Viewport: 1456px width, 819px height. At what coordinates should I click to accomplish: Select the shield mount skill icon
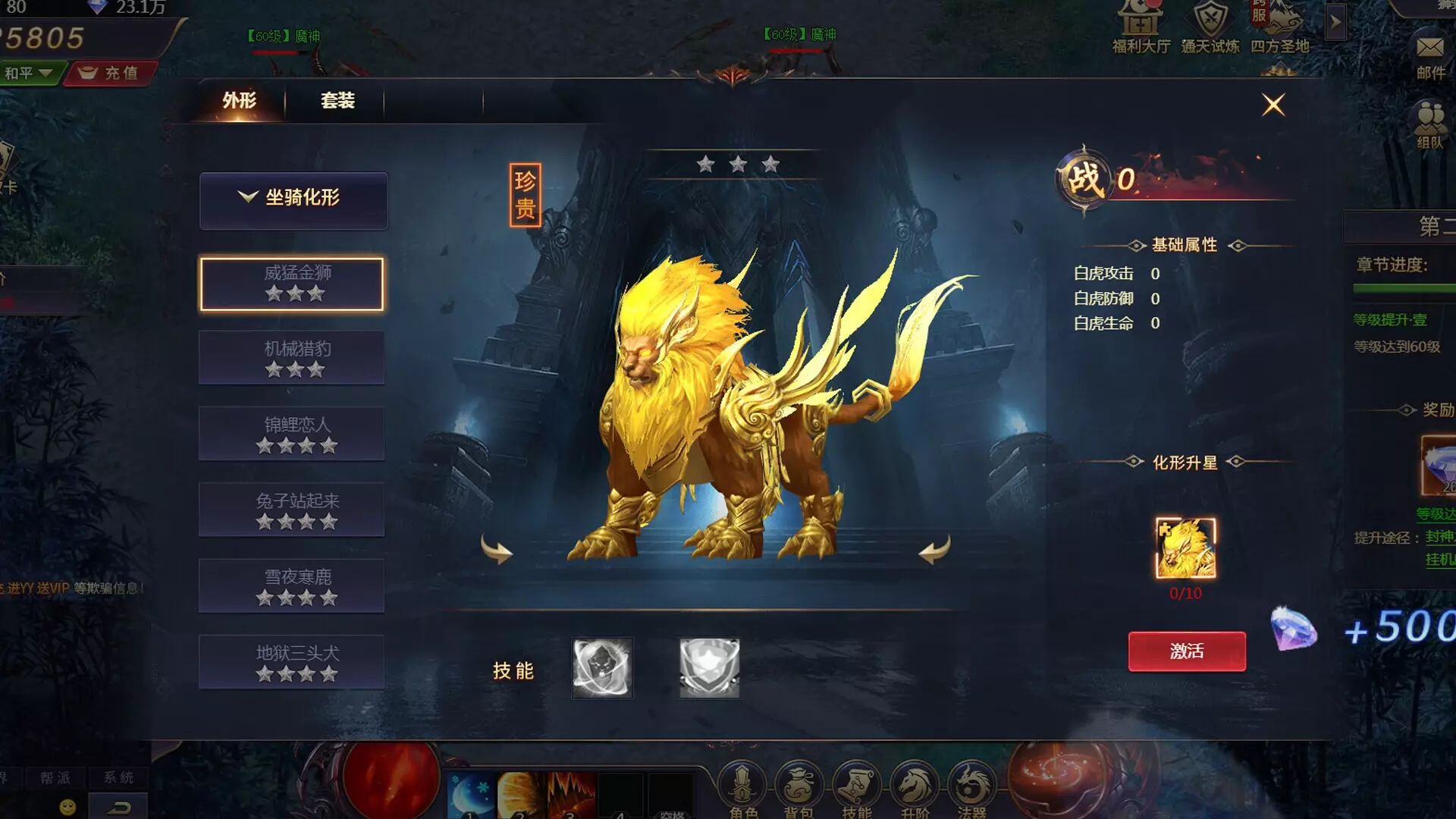(x=709, y=668)
